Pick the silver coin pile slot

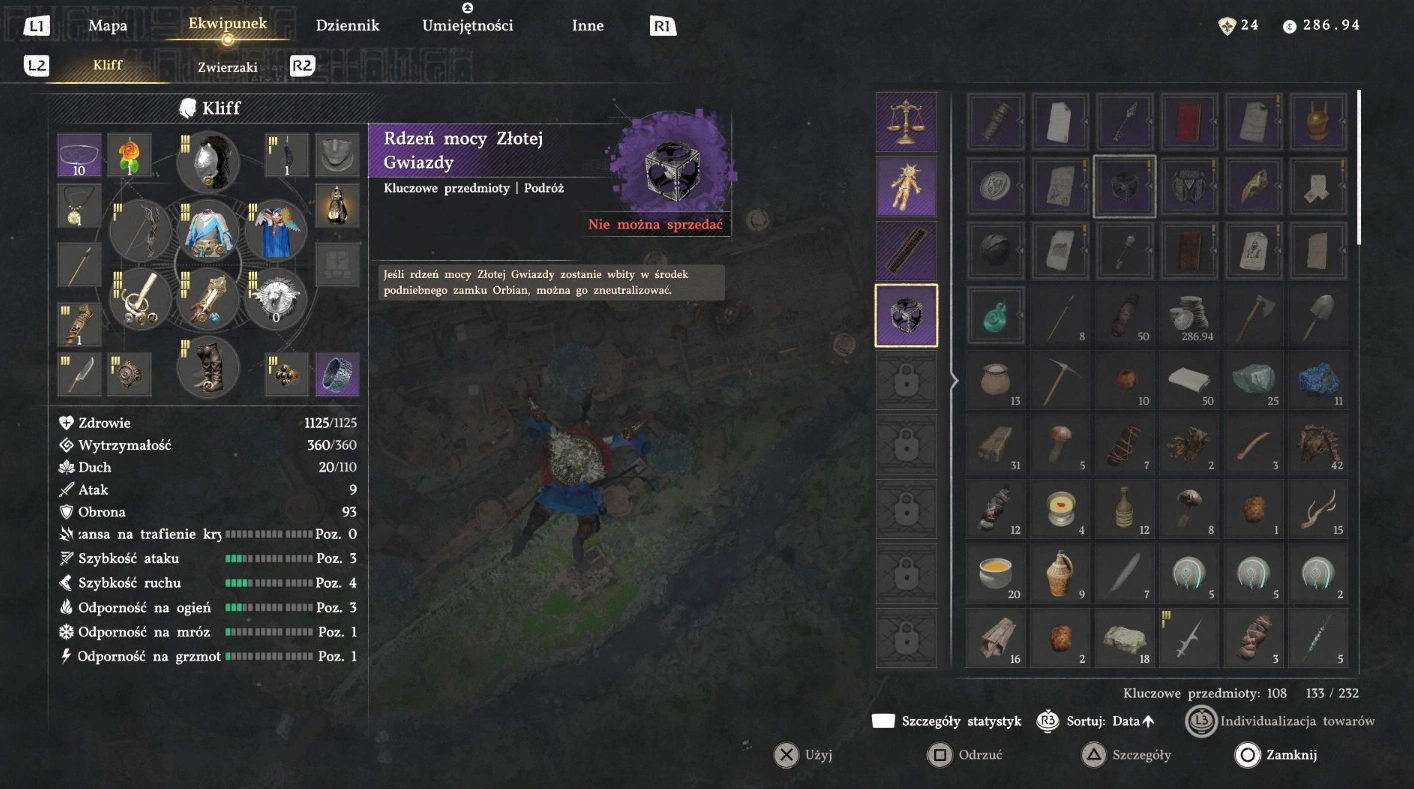point(1189,318)
